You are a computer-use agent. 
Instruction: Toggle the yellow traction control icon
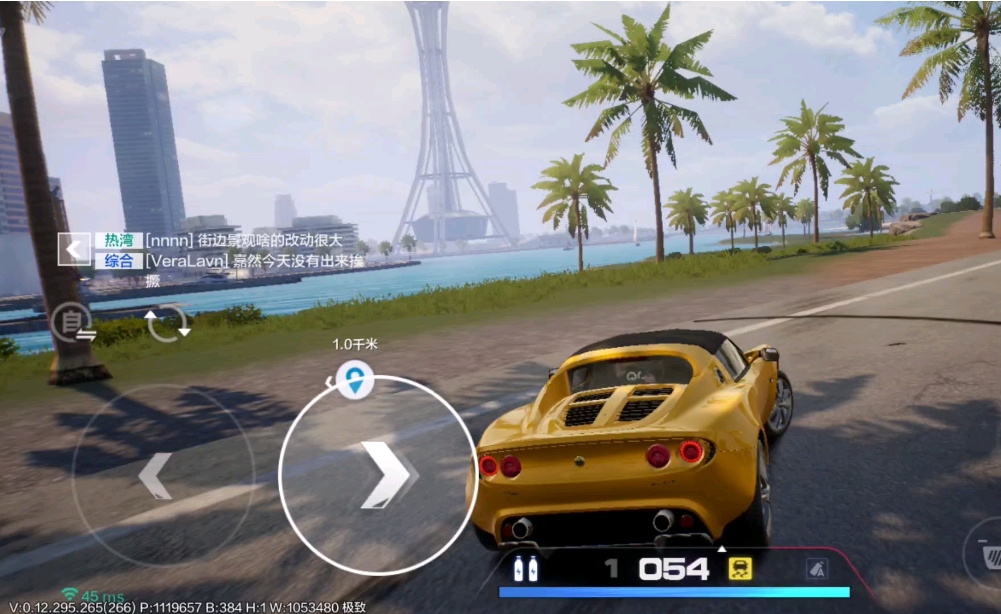740,568
